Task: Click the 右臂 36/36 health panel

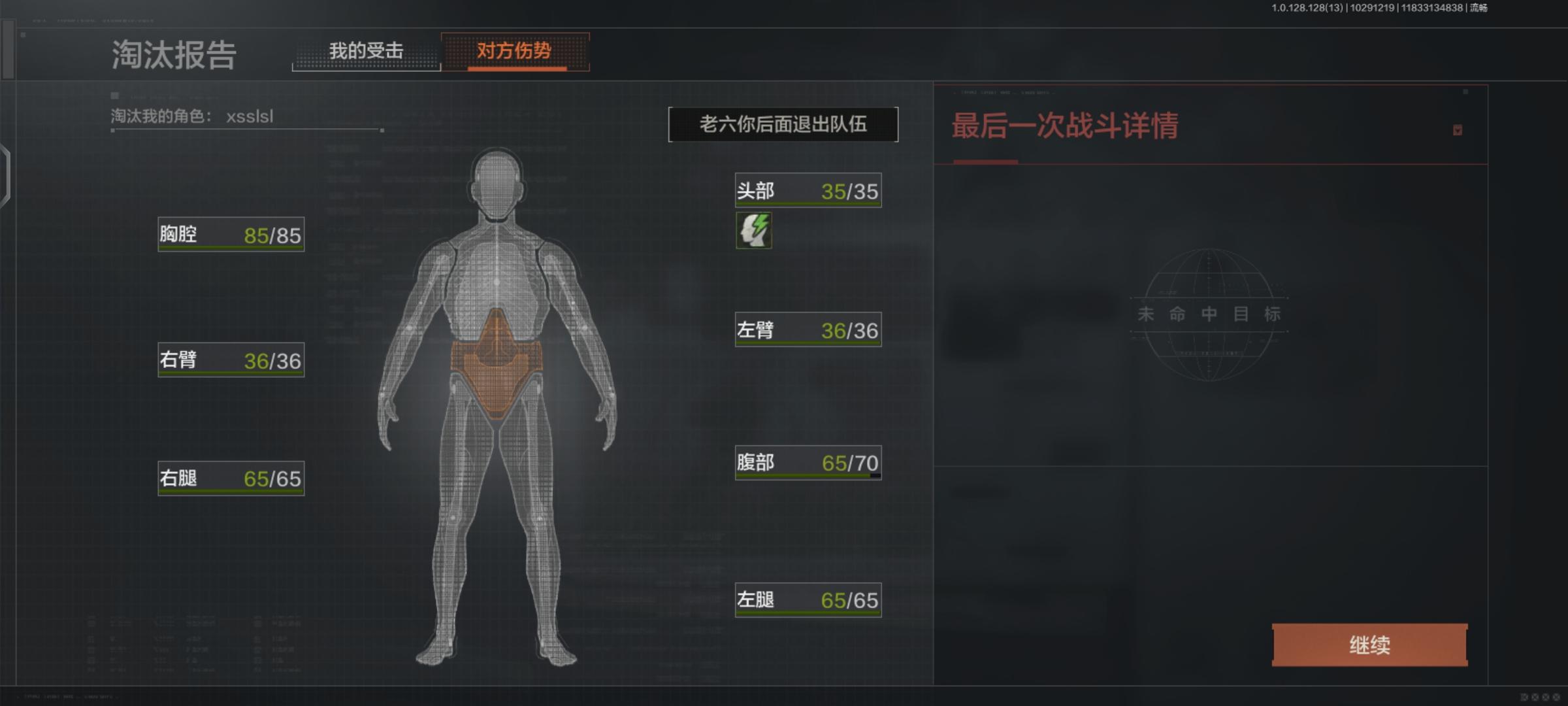Action: 230,360
